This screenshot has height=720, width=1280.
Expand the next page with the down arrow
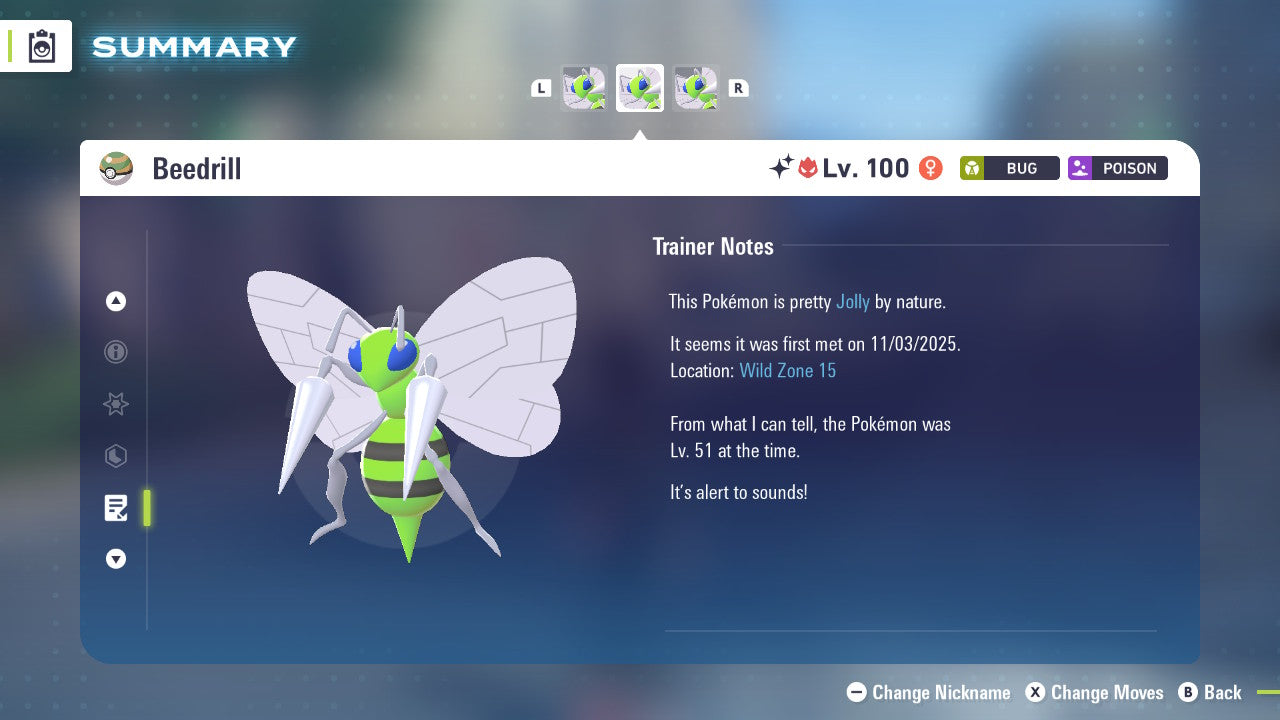tap(115, 559)
